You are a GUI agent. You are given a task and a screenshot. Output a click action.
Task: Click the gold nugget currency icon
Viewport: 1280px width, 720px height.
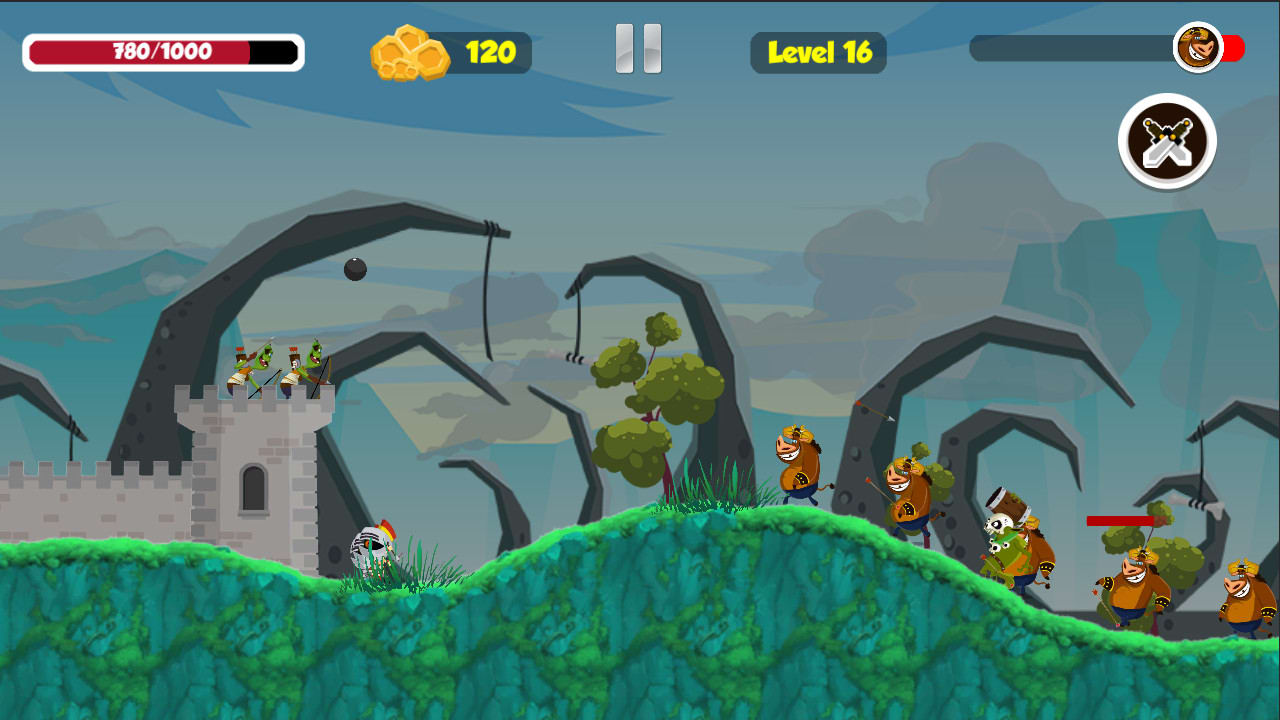pos(412,50)
